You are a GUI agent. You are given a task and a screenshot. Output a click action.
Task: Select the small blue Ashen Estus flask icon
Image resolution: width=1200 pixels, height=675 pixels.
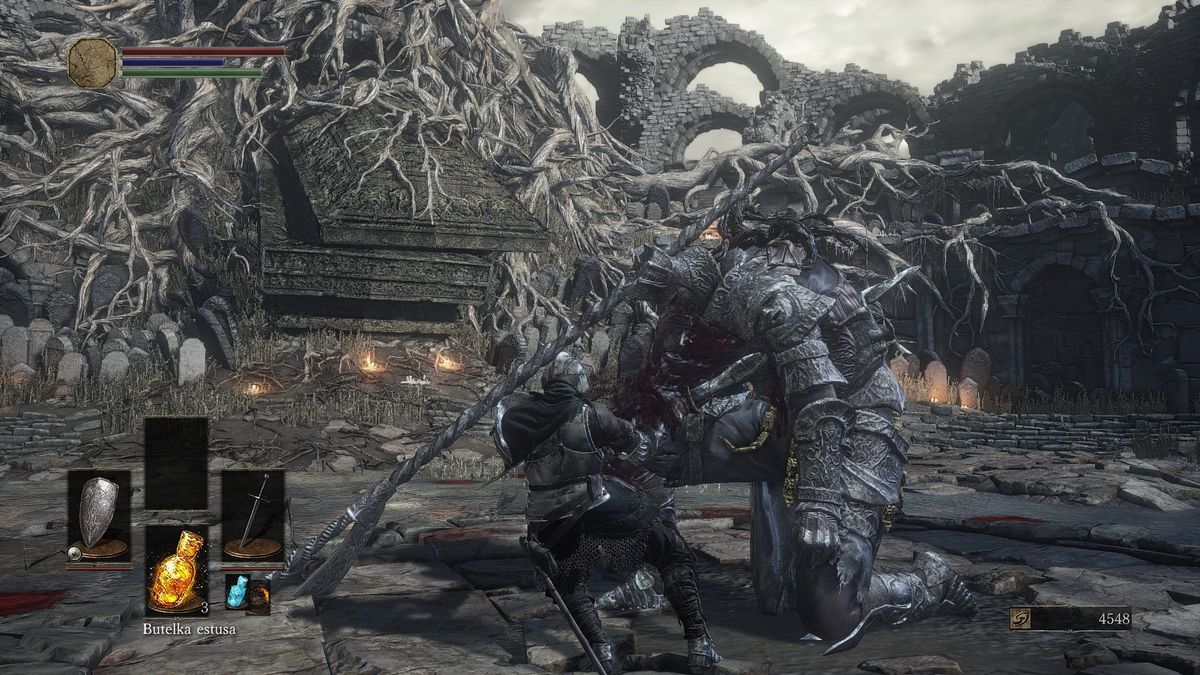pos(236,591)
